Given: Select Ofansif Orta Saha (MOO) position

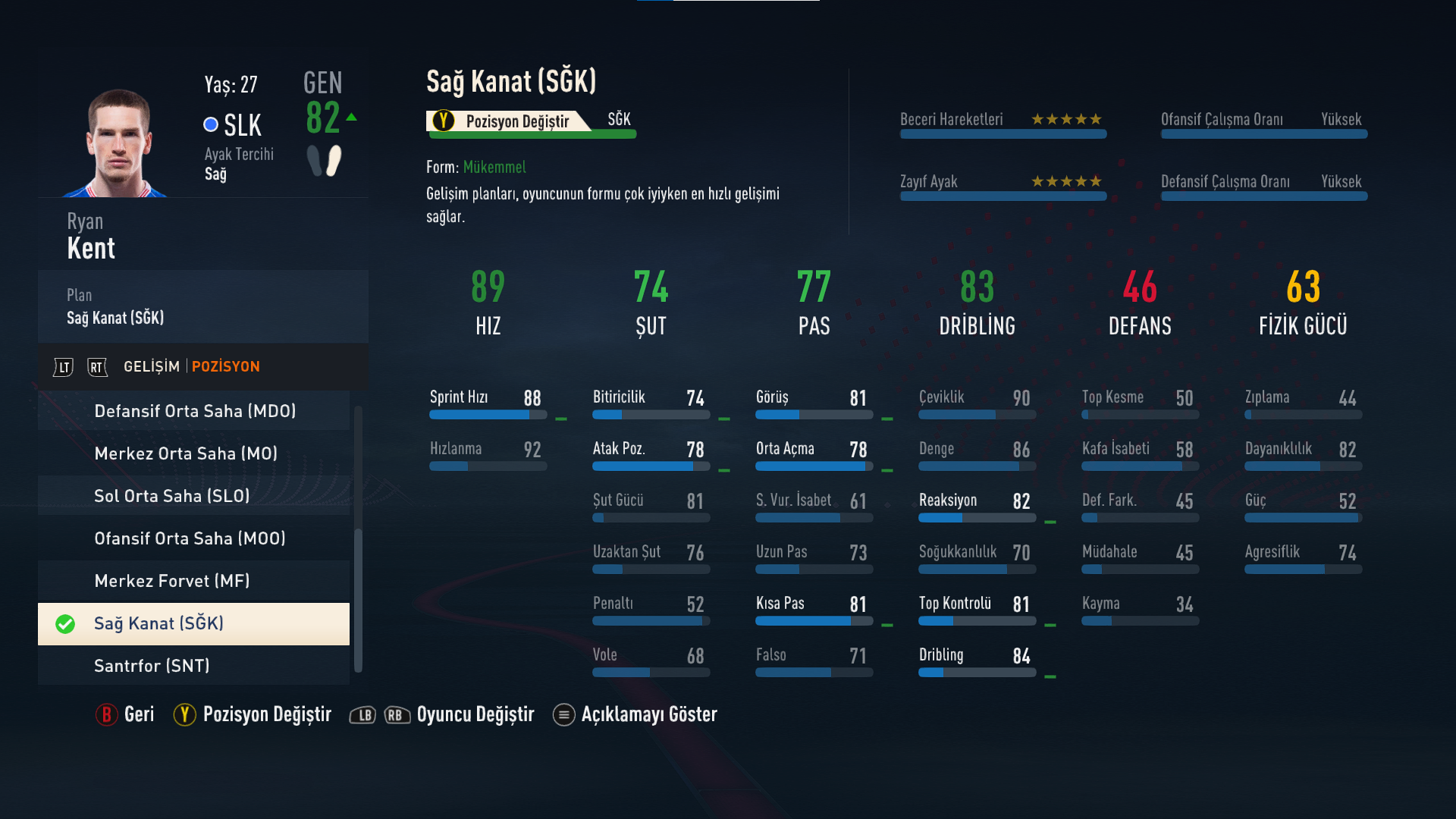Looking at the screenshot, I should tap(194, 538).
